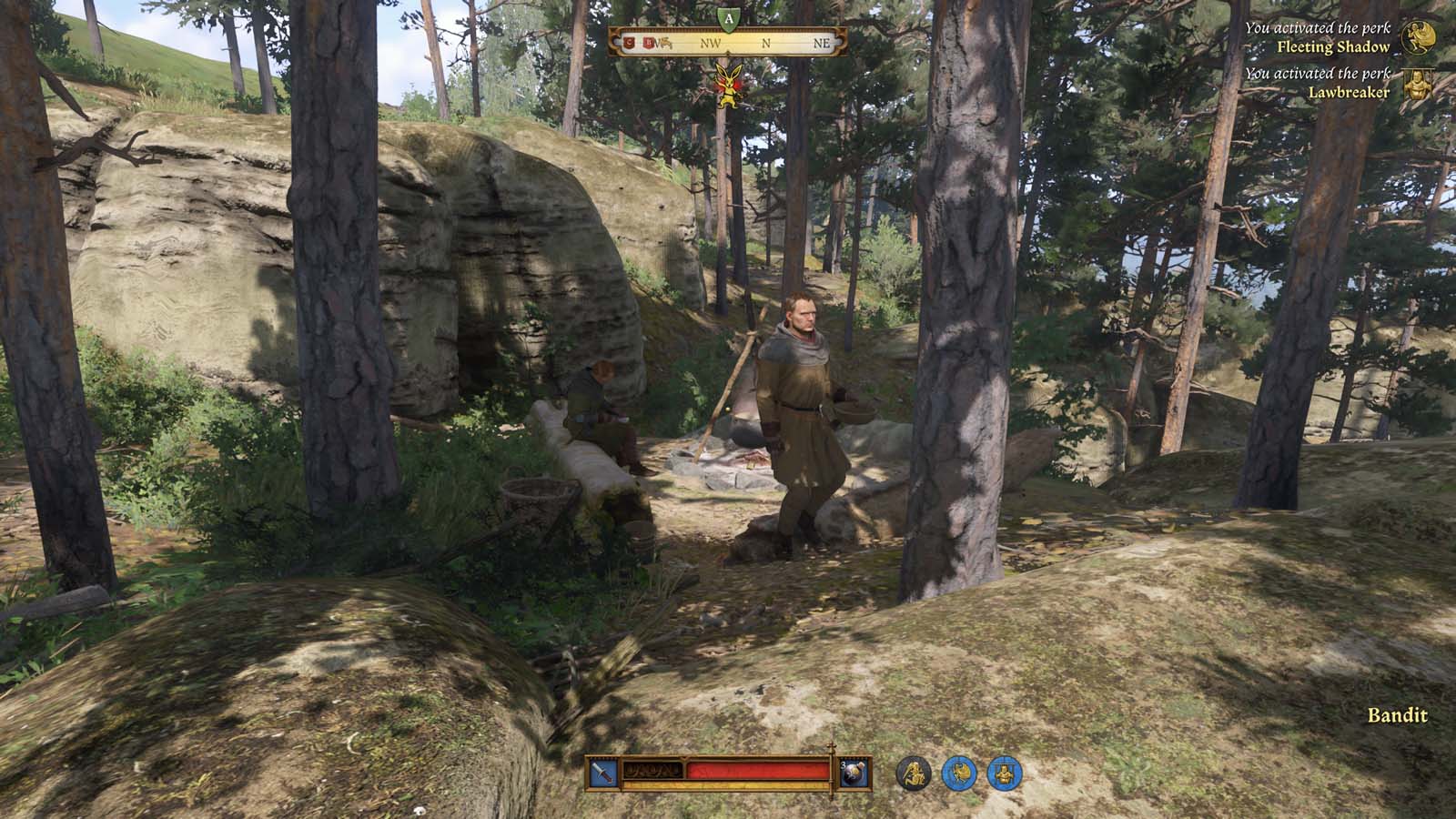Toggle the yellow rabbit stealth indicator

point(729,86)
